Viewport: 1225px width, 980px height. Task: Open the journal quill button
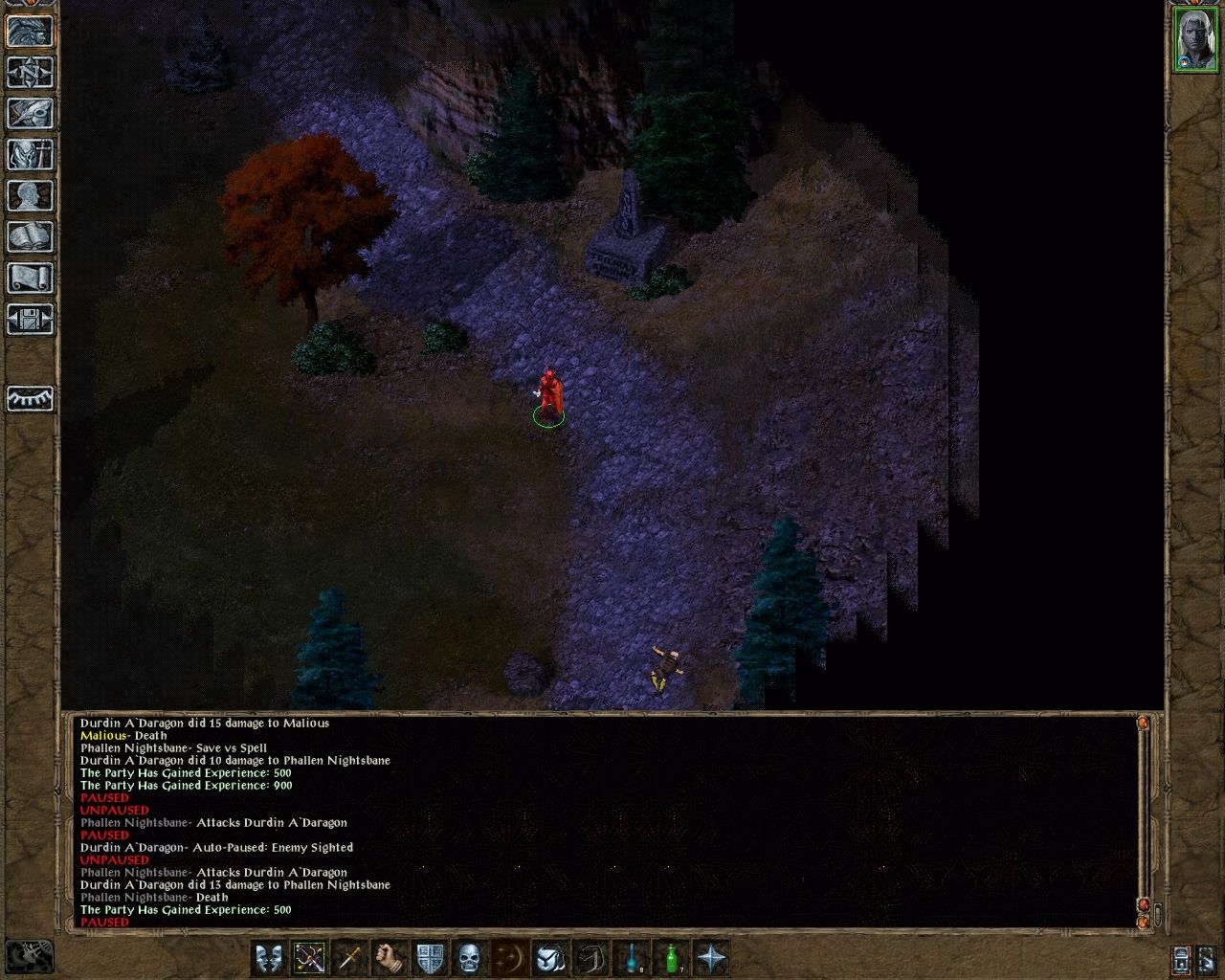pyautogui.click(x=31, y=113)
